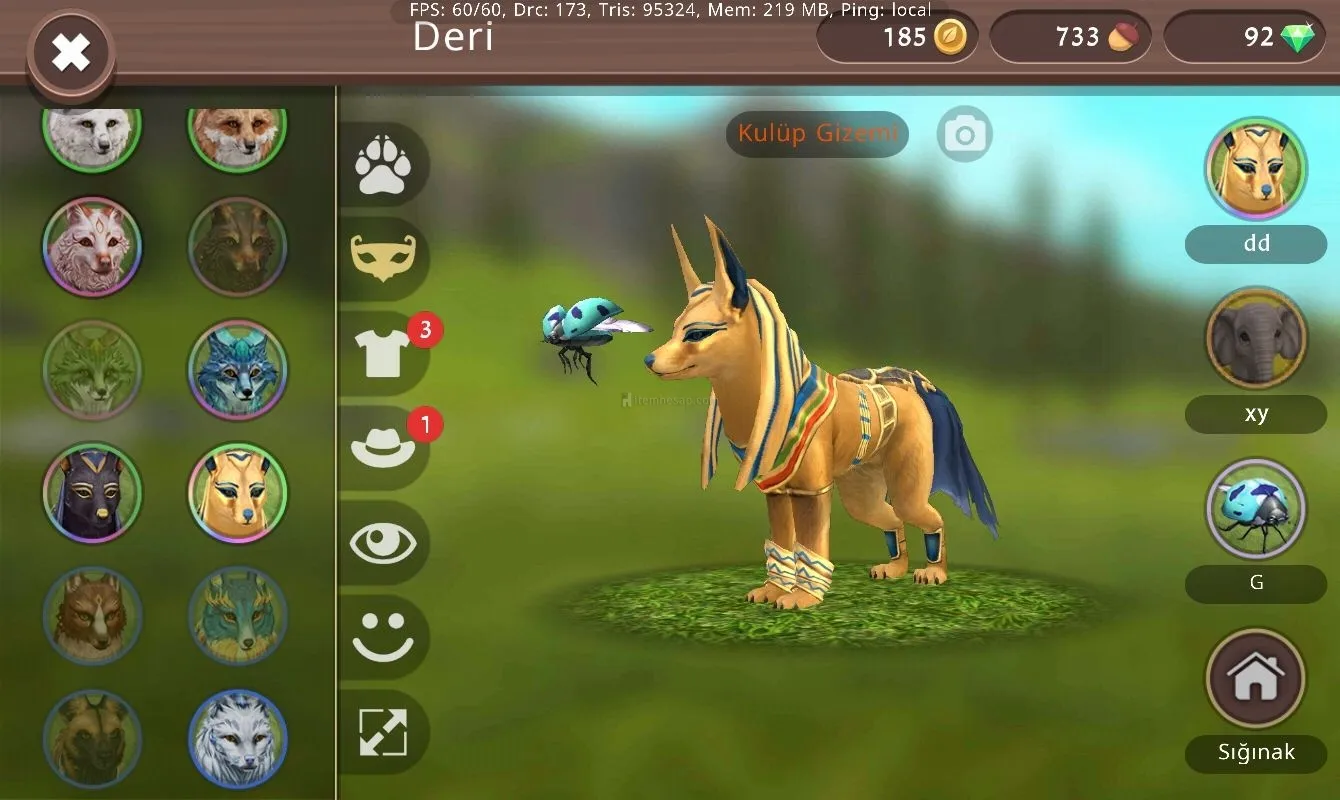Select the white wolf with blue ring
Image resolution: width=1340 pixels, height=800 pixels.
(x=237, y=739)
